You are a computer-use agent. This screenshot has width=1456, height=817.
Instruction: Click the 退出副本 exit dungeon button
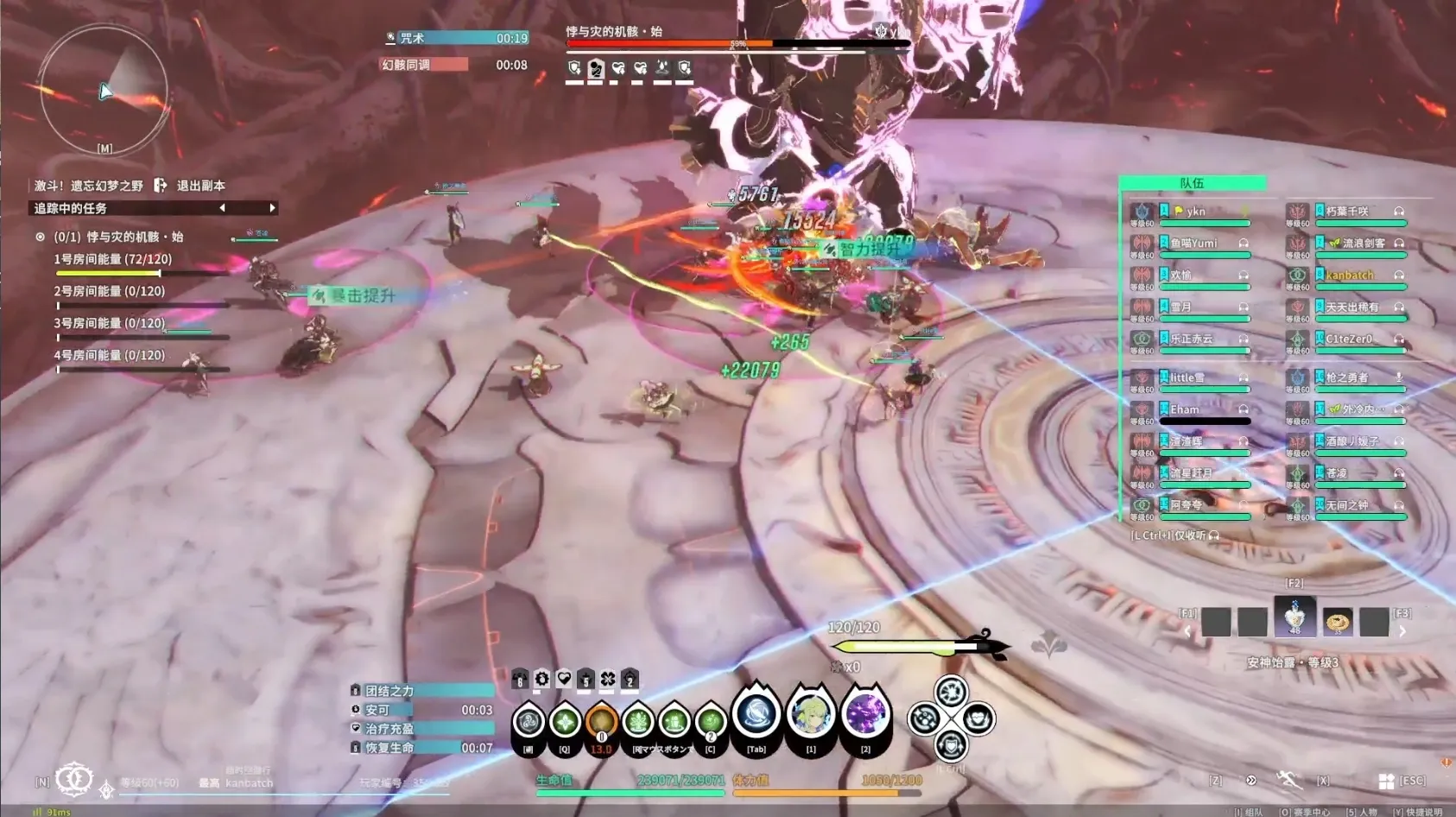(191, 186)
